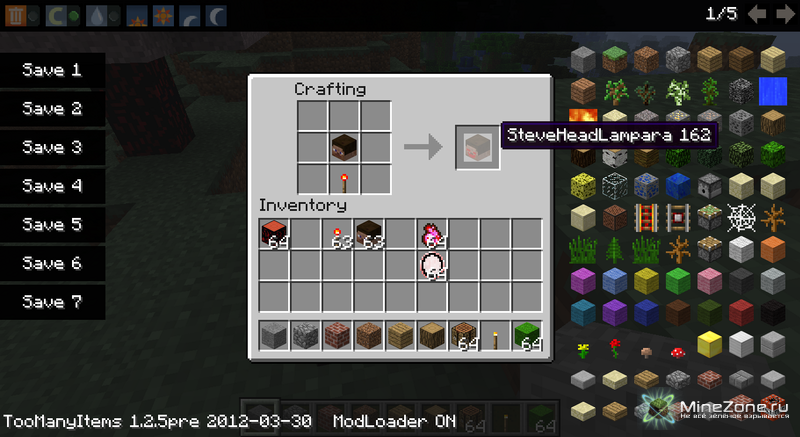The height and width of the screenshot is (437, 800).
Task: Choose the cobweb from item panel
Action: point(741,217)
